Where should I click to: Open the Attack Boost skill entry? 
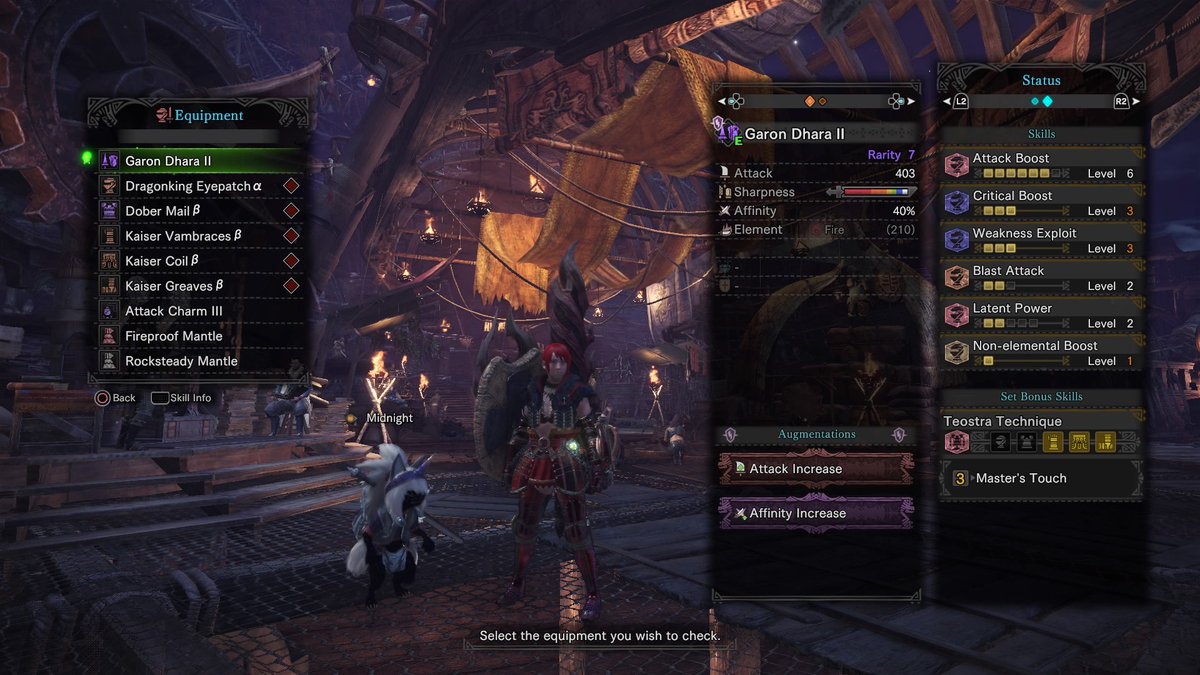(1042, 165)
